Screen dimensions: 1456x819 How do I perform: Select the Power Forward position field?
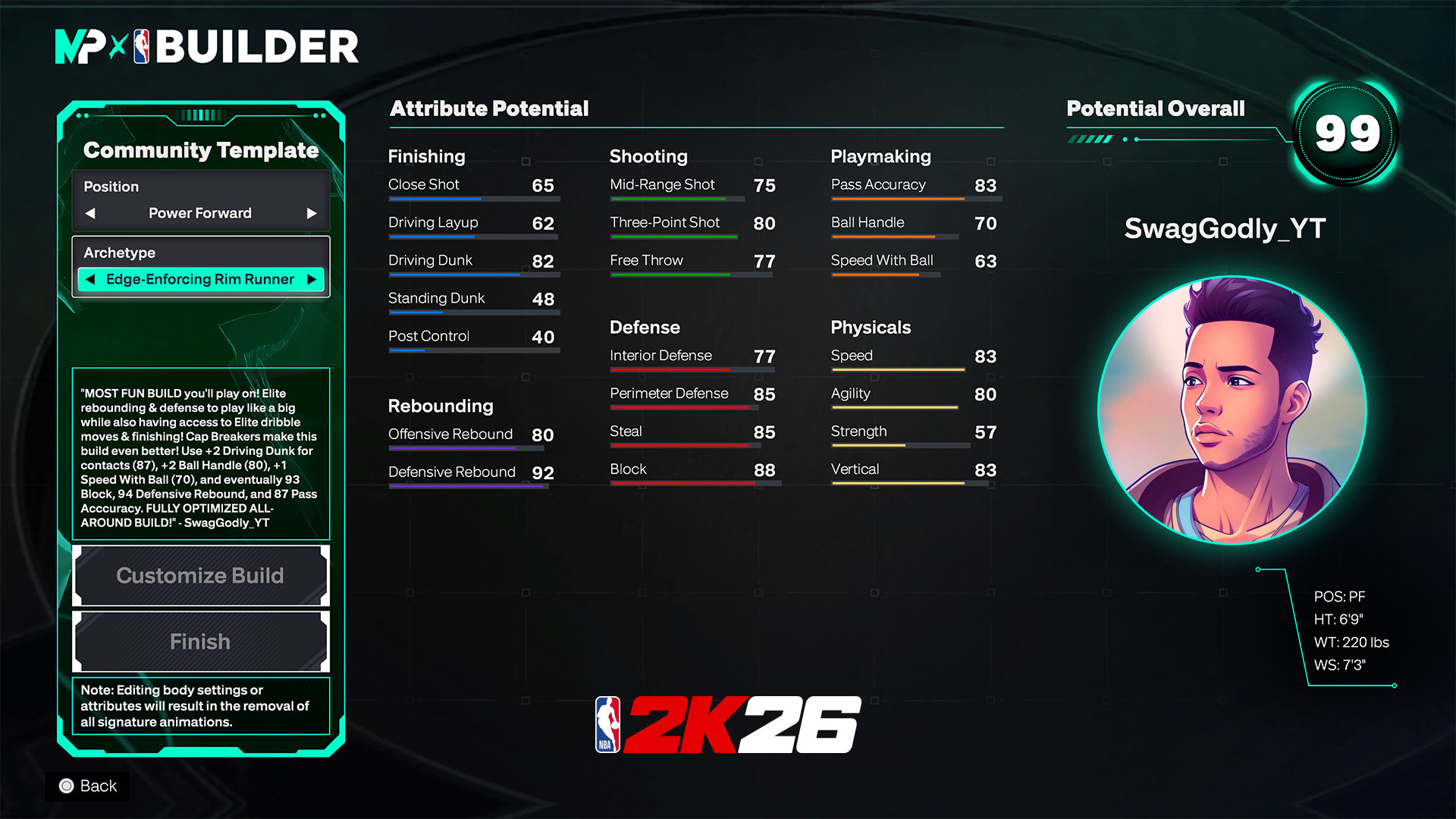(200, 213)
